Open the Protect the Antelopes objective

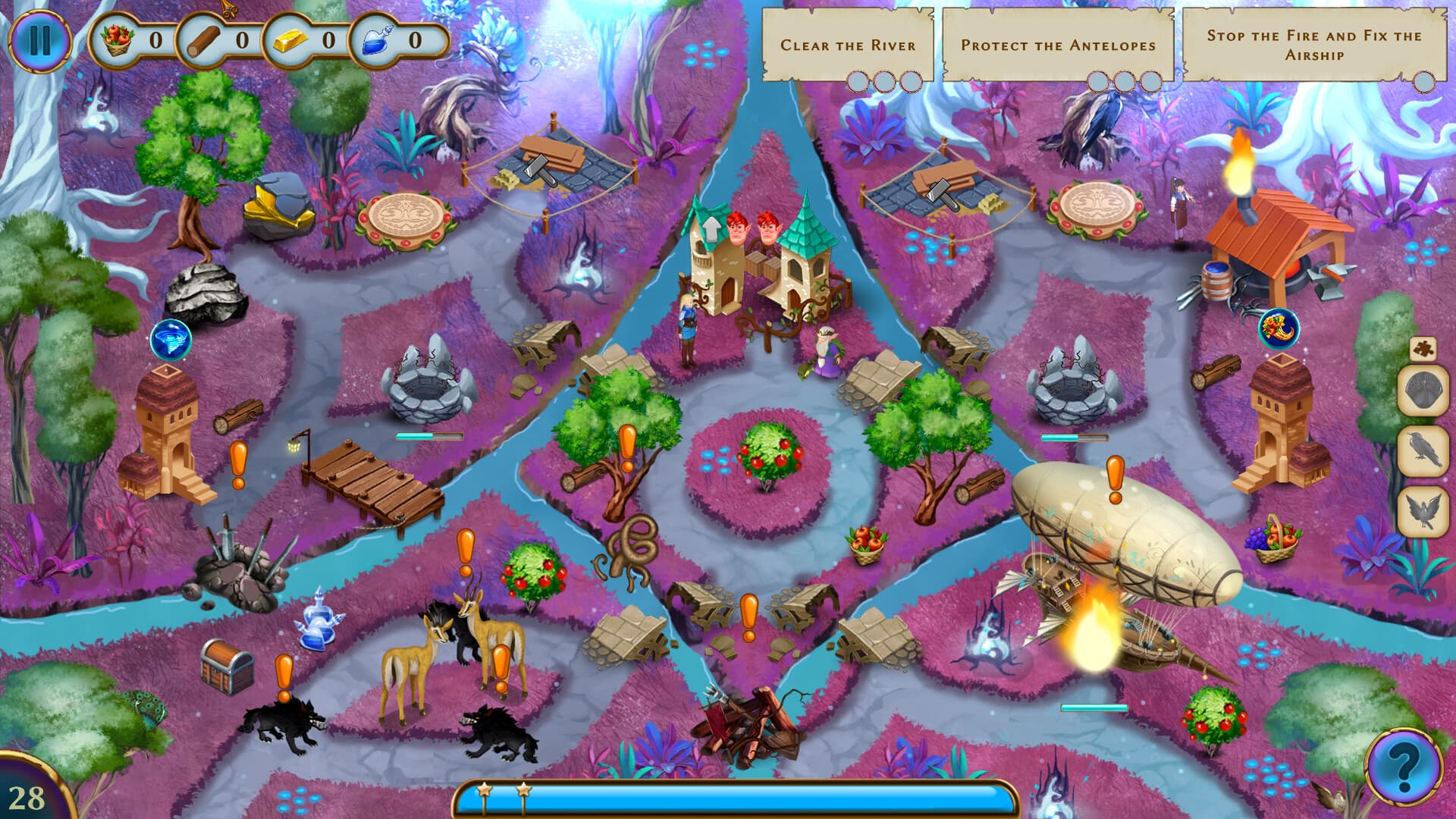[1058, 45]
